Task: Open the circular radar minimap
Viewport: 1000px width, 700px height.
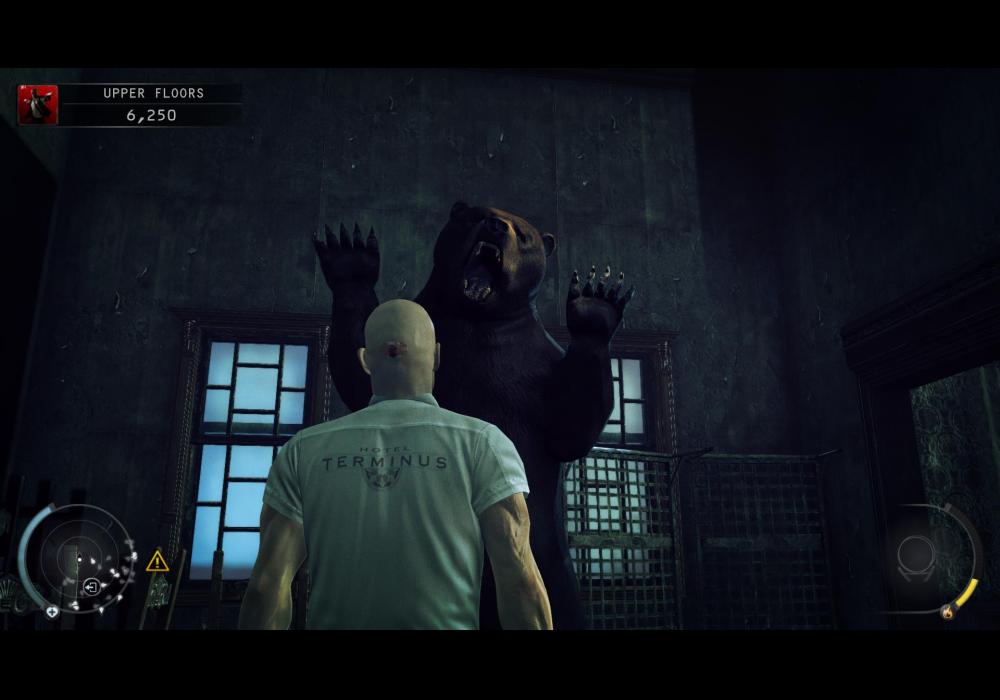Action: [76, 558]
